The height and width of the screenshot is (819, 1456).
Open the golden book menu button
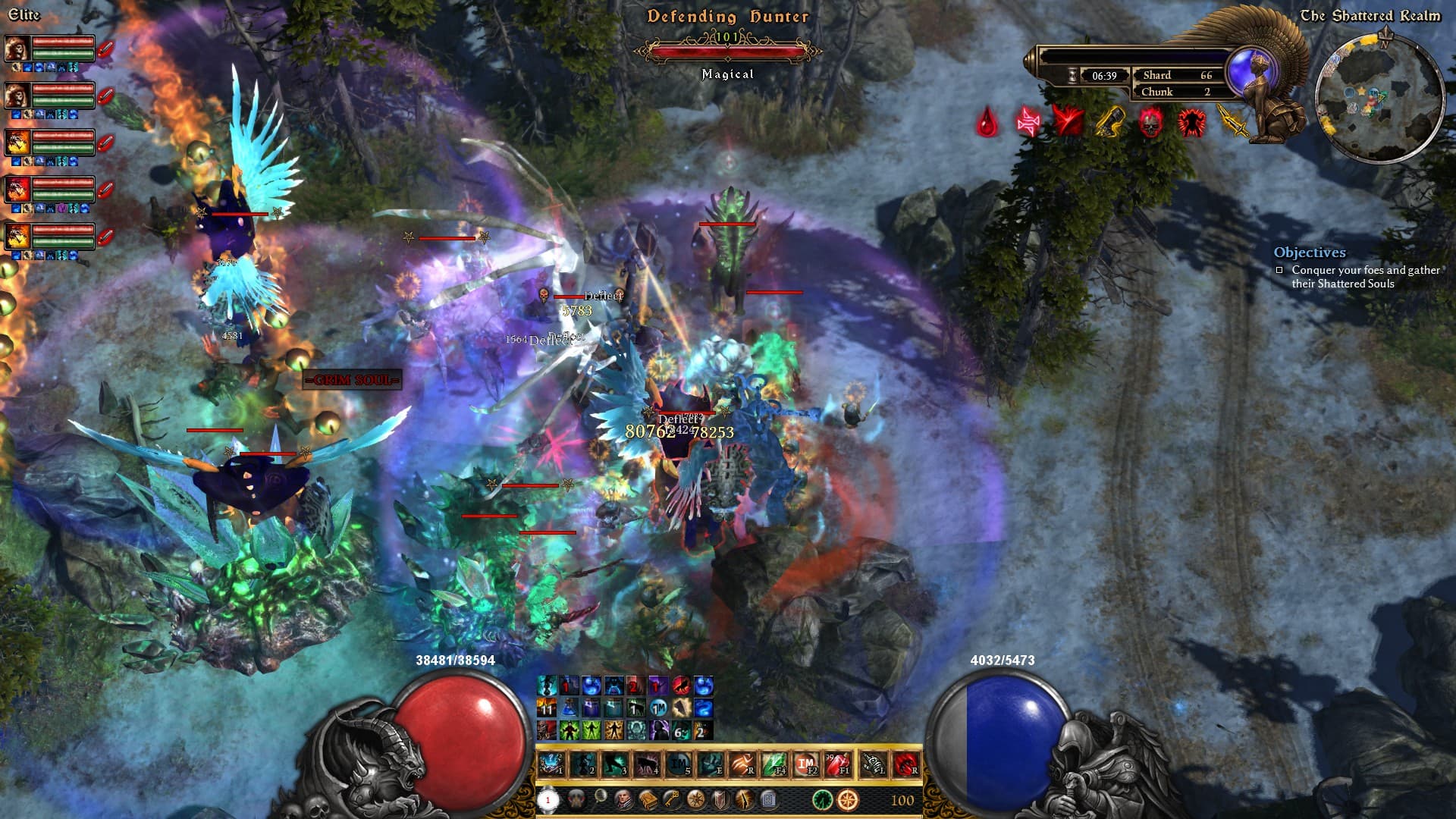[x=648, y=799]
